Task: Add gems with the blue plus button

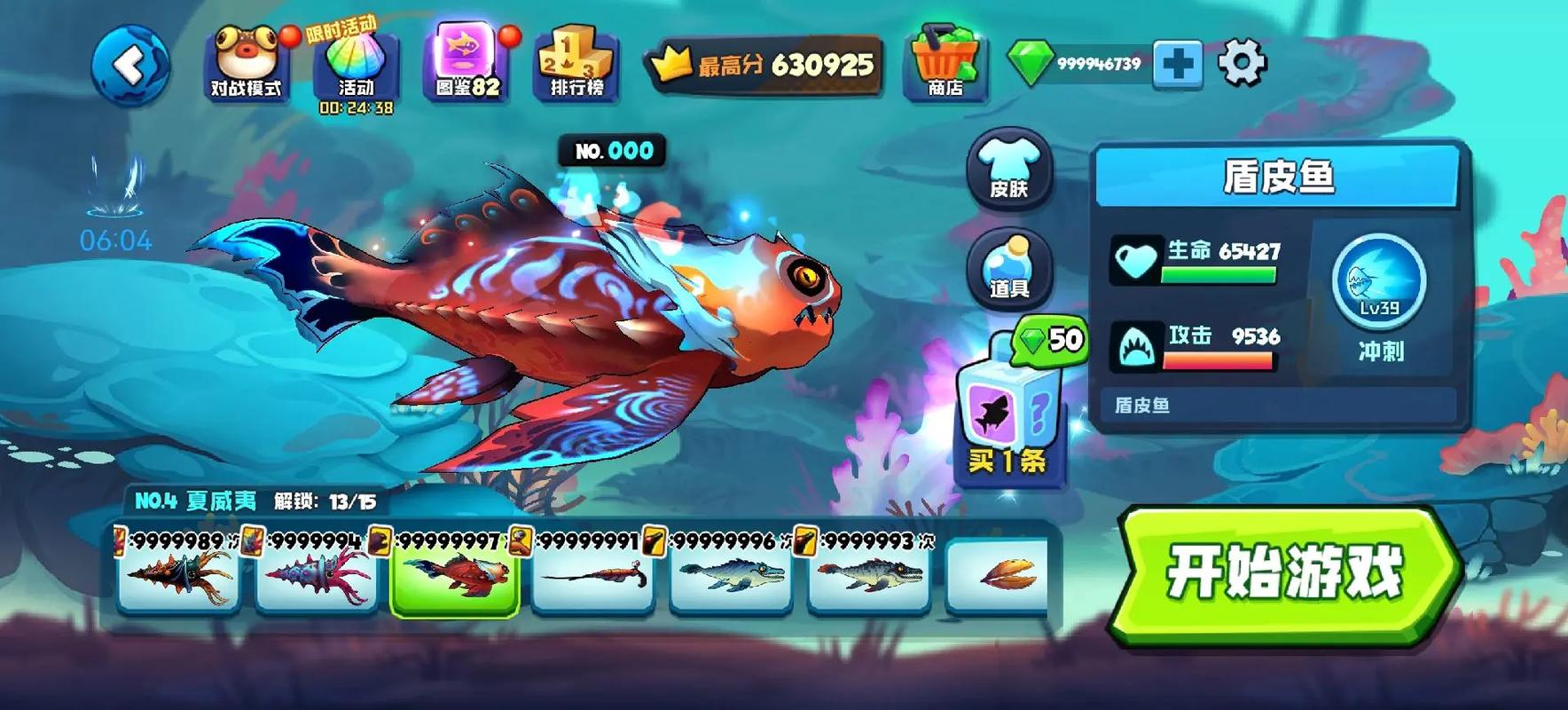Action: click(1177, 64)
